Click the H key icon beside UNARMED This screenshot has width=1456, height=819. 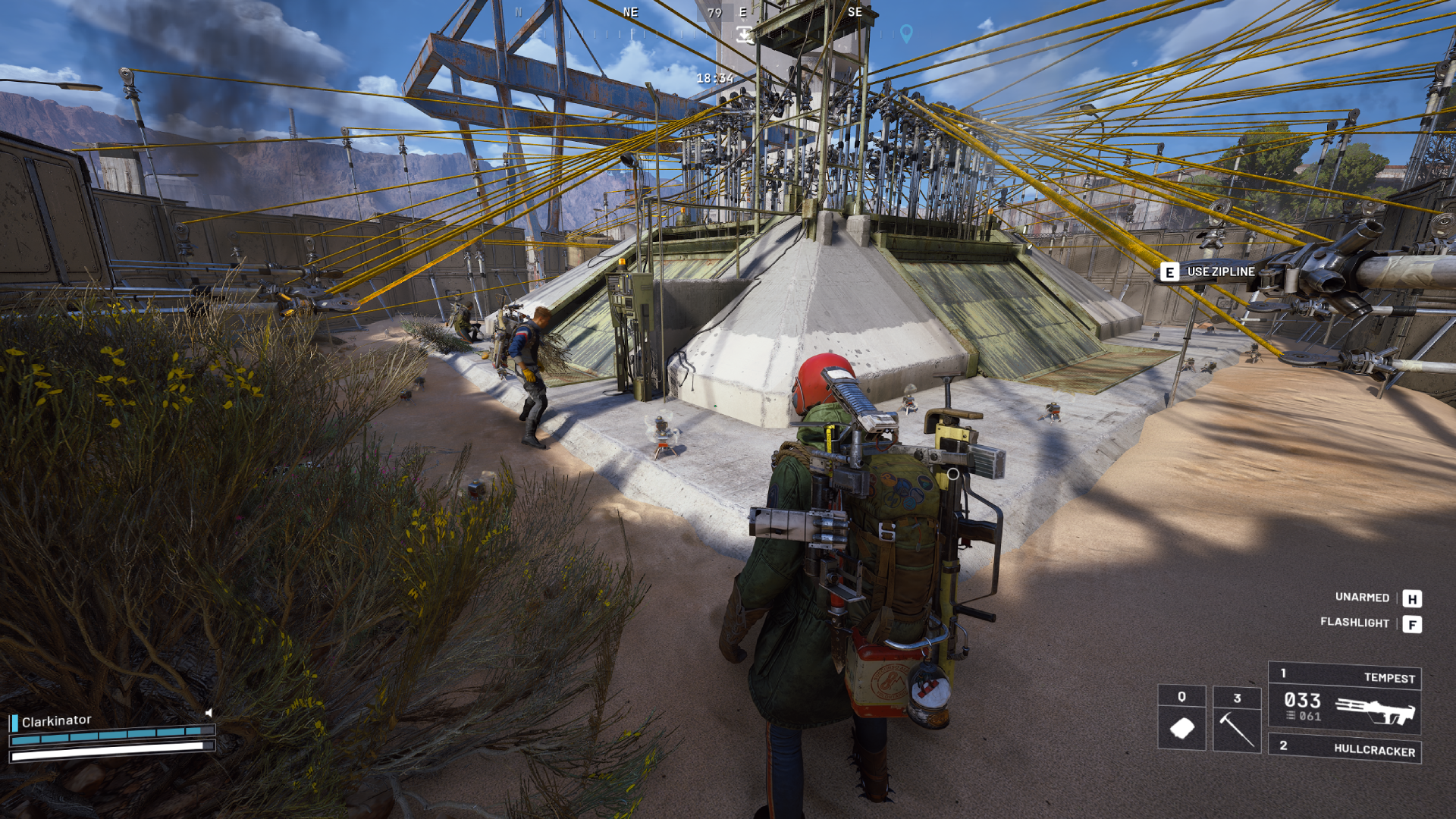tap(1412, 598)
